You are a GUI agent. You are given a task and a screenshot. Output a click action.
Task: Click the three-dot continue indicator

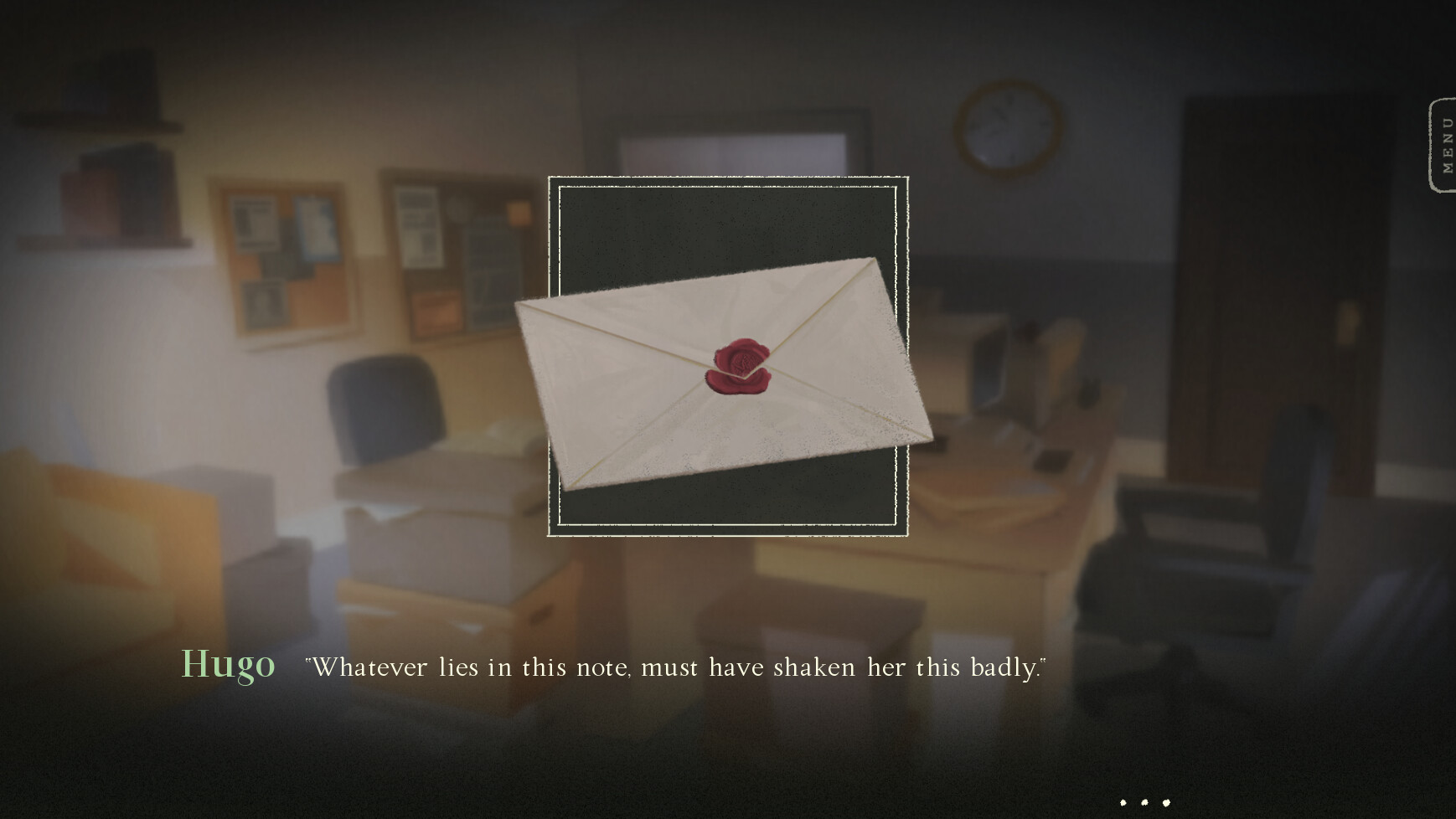(x=1148, y=801)
